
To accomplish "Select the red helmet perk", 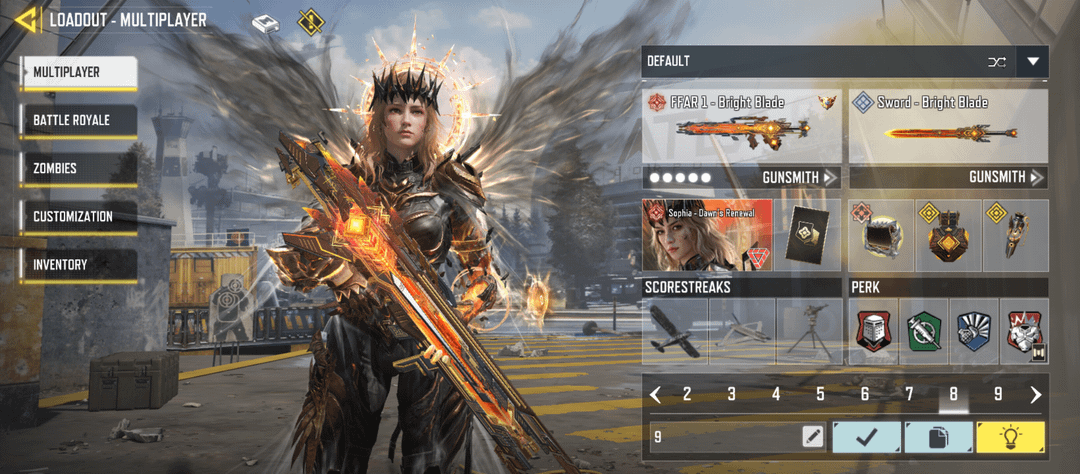I will pos(874,332).
